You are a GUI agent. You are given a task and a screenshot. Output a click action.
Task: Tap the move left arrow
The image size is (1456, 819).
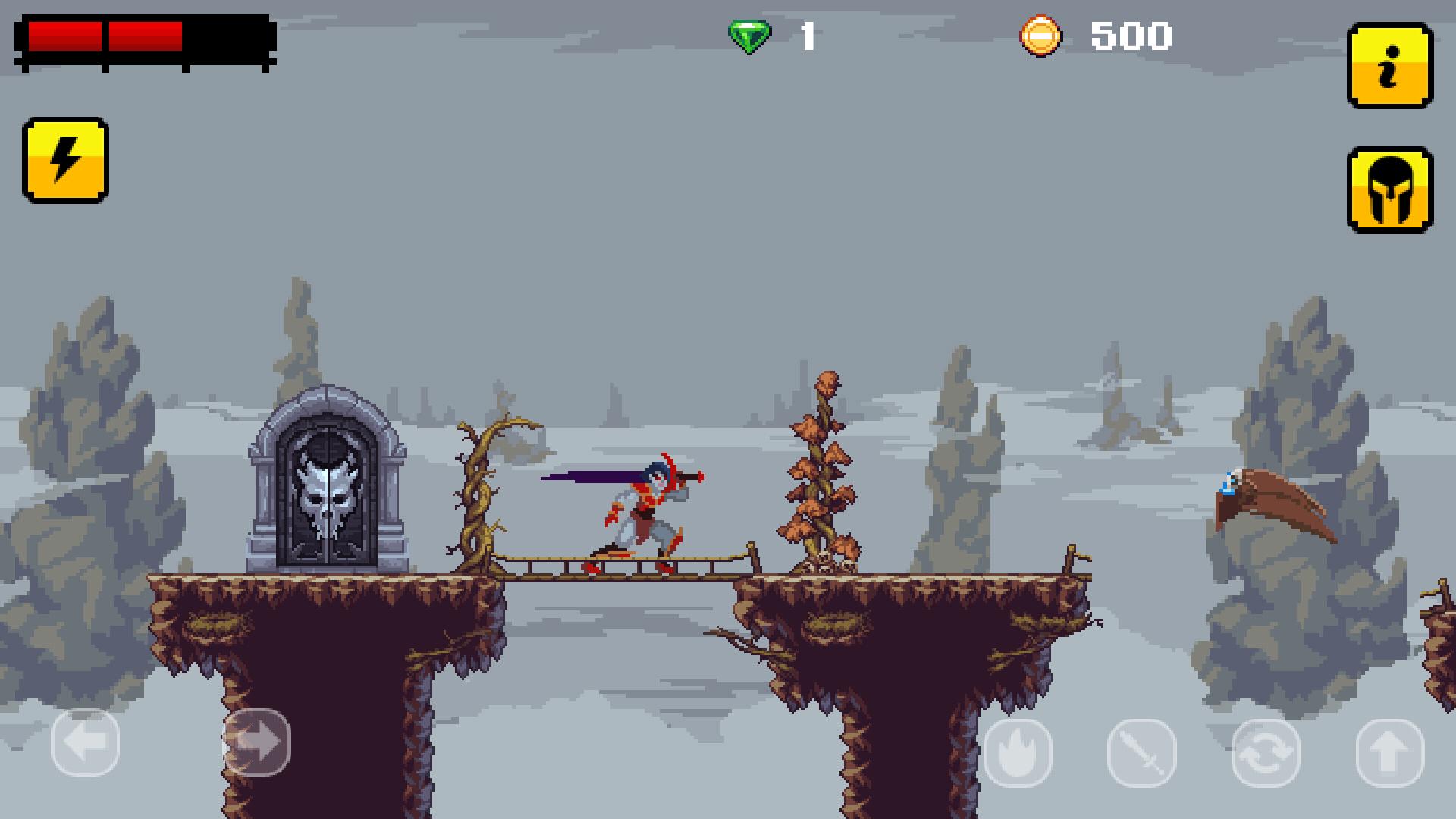pyautogui.click(x=85, y=743)
